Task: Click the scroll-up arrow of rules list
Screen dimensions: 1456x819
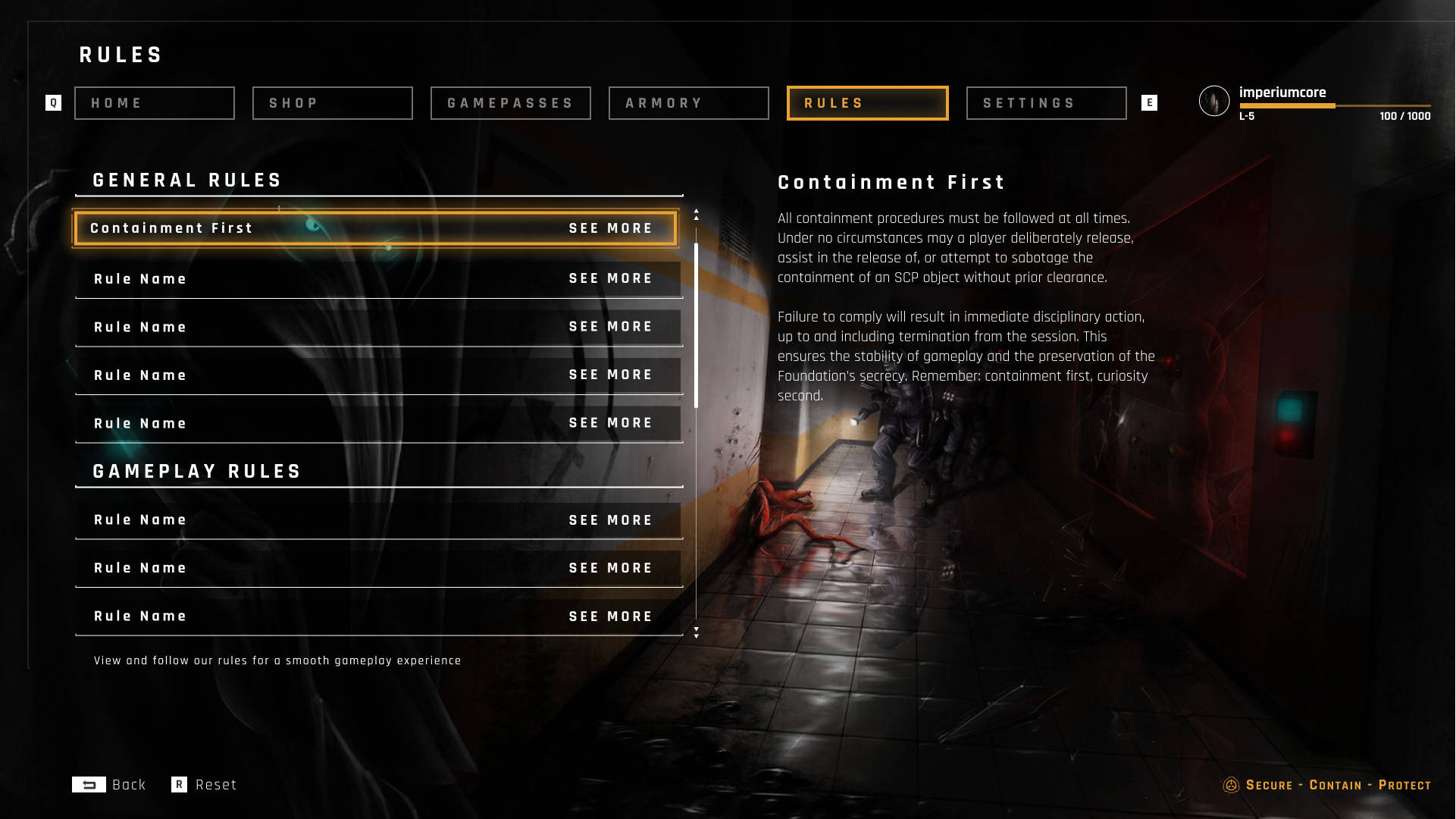Action: [697, 215]
